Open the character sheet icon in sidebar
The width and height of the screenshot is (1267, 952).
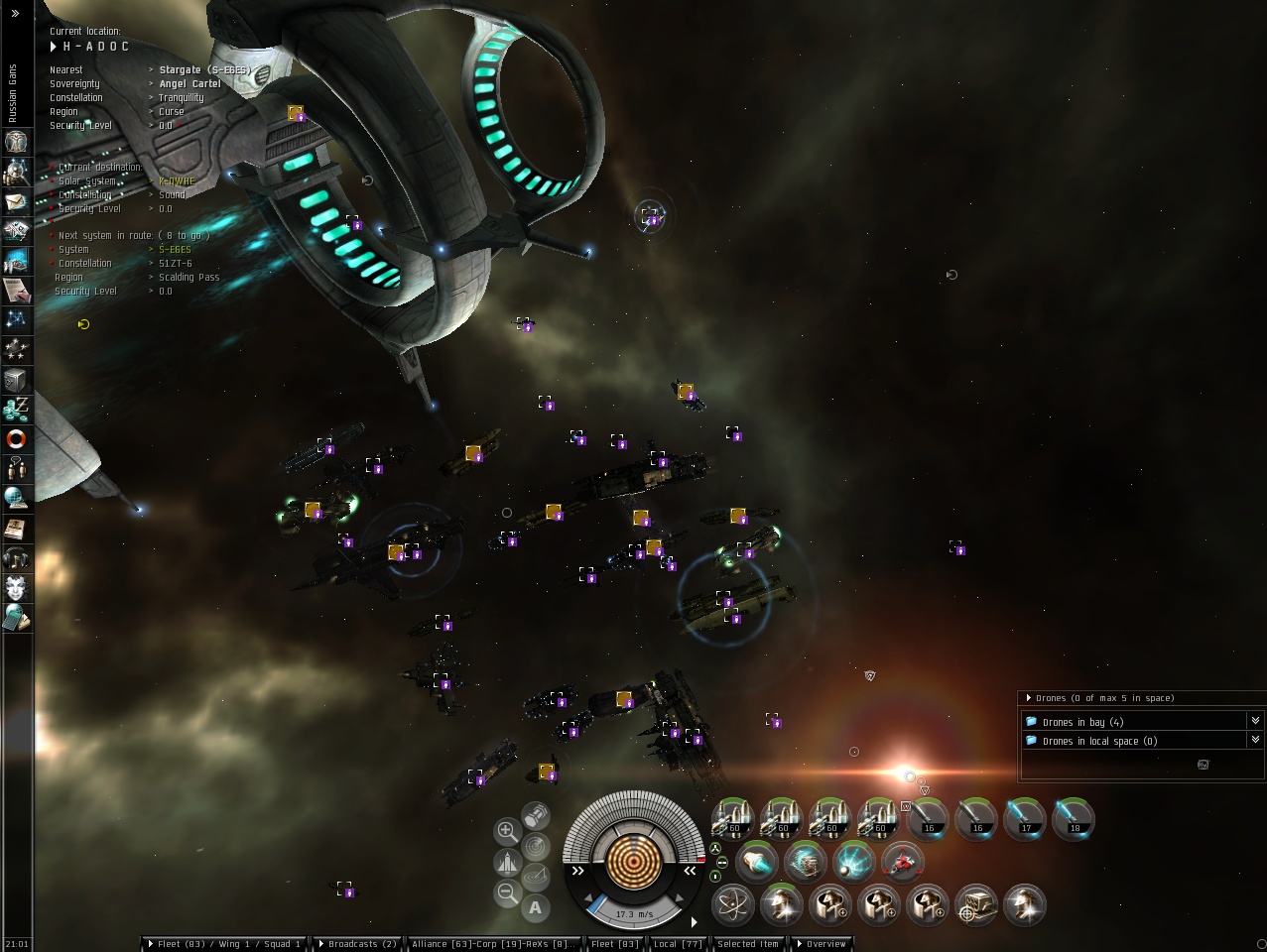click(x=16, y=142)
